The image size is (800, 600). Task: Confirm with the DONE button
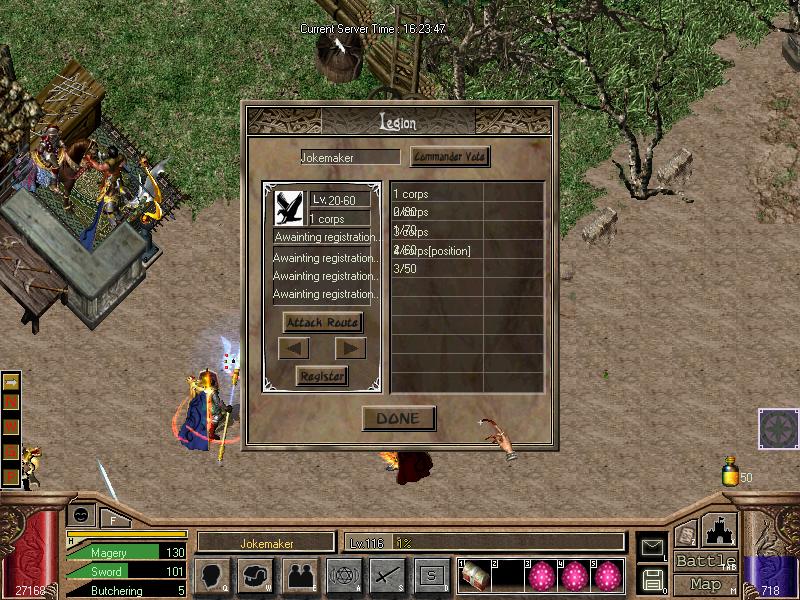tap(398, 419)
